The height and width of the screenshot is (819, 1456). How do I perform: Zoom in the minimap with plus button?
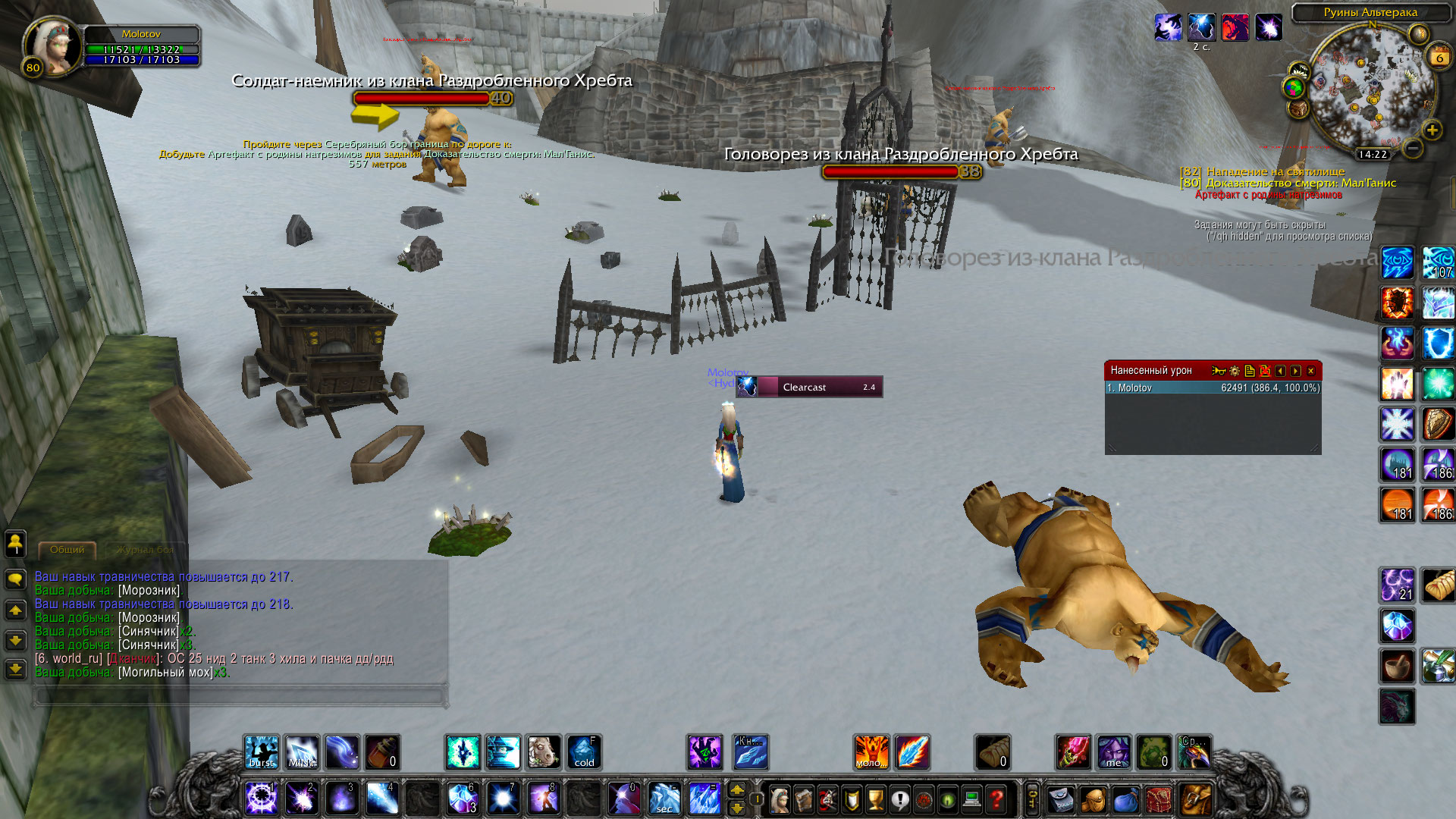pyautogui.click(x=1432, y=130)
